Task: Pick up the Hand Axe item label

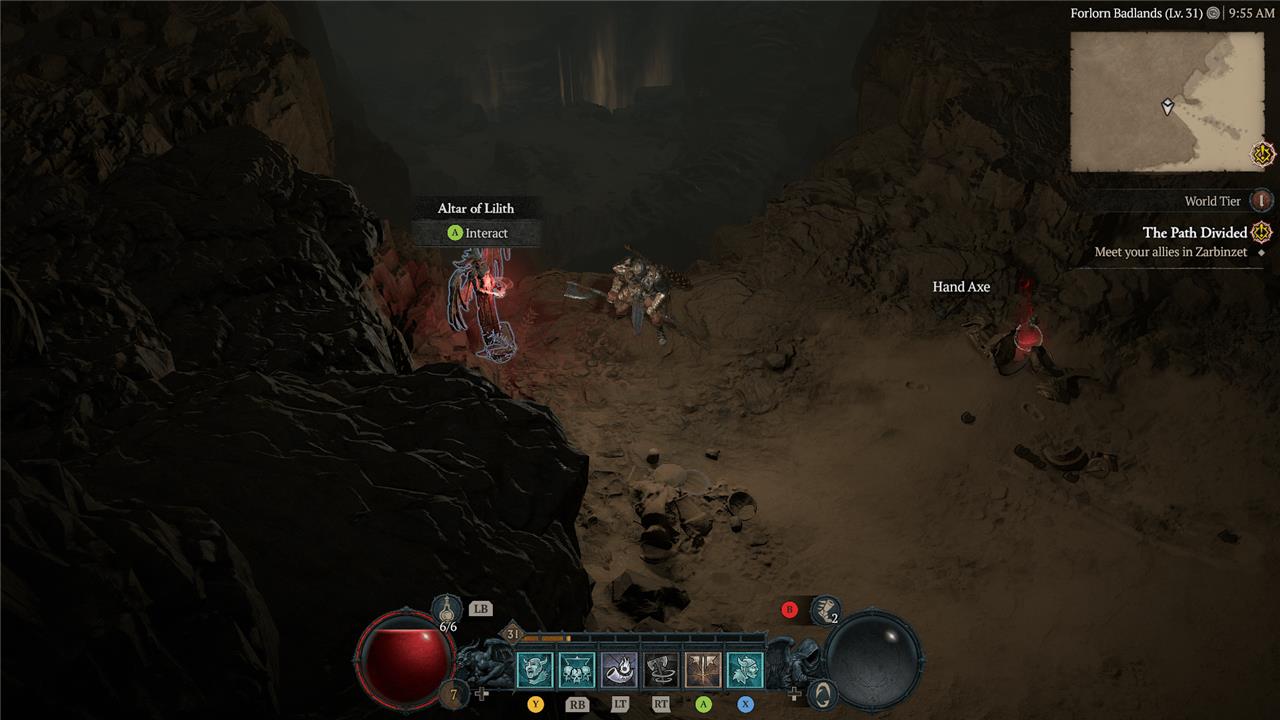Action: point(961,287)
